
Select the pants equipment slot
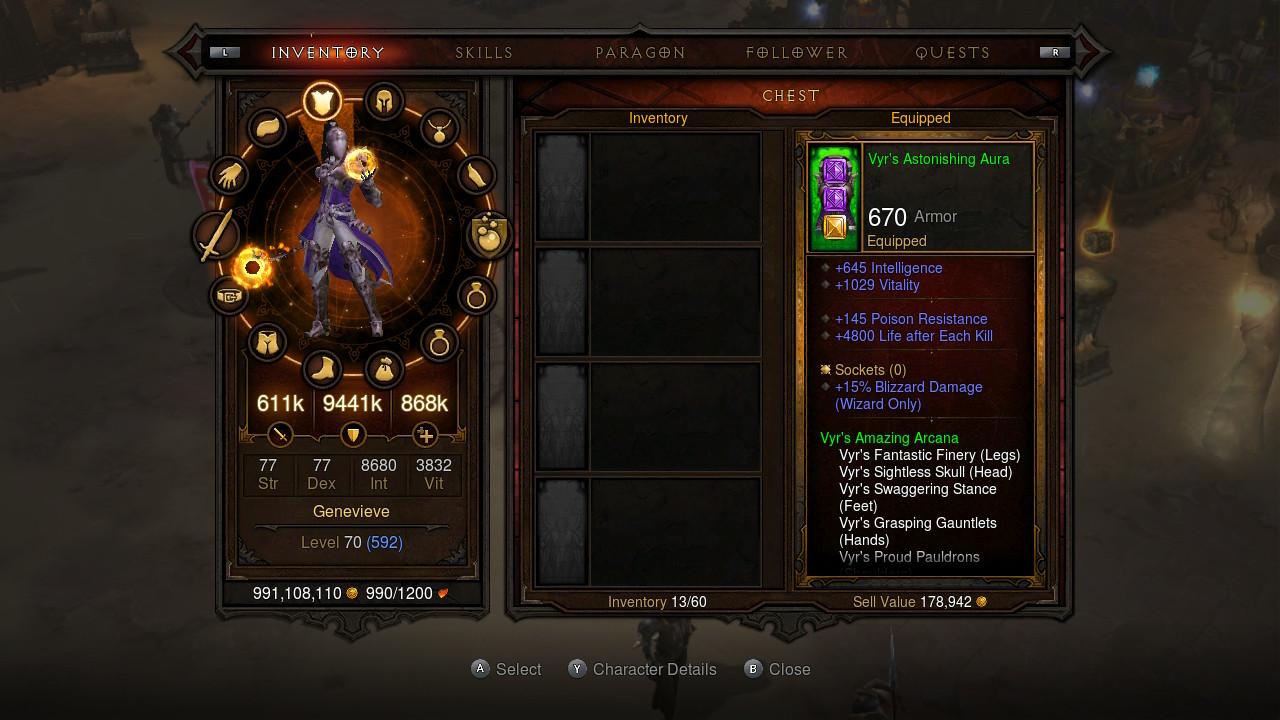267,344
